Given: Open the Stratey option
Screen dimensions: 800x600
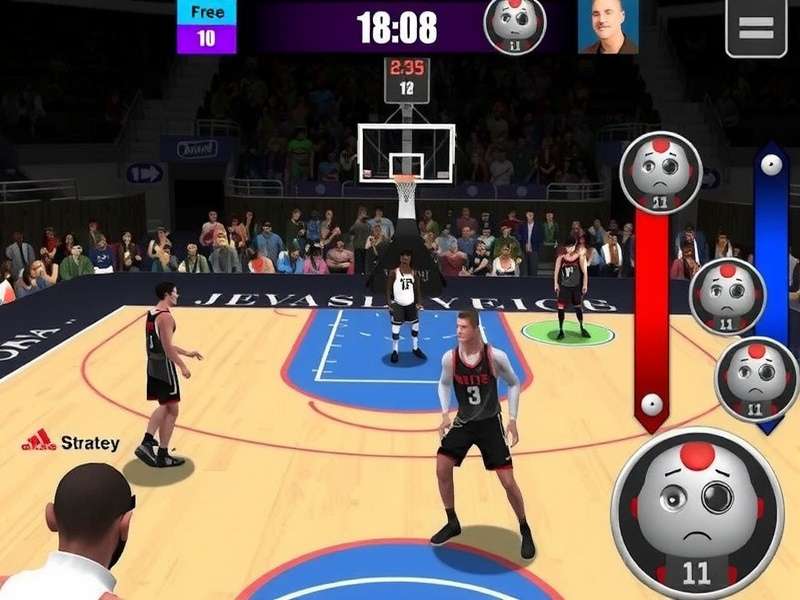Looking at the screenshot, I should tap(71, 442).
